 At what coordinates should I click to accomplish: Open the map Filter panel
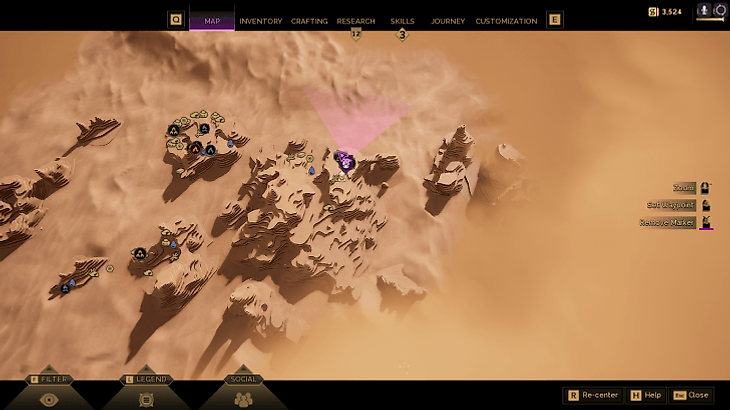point(48,392)
